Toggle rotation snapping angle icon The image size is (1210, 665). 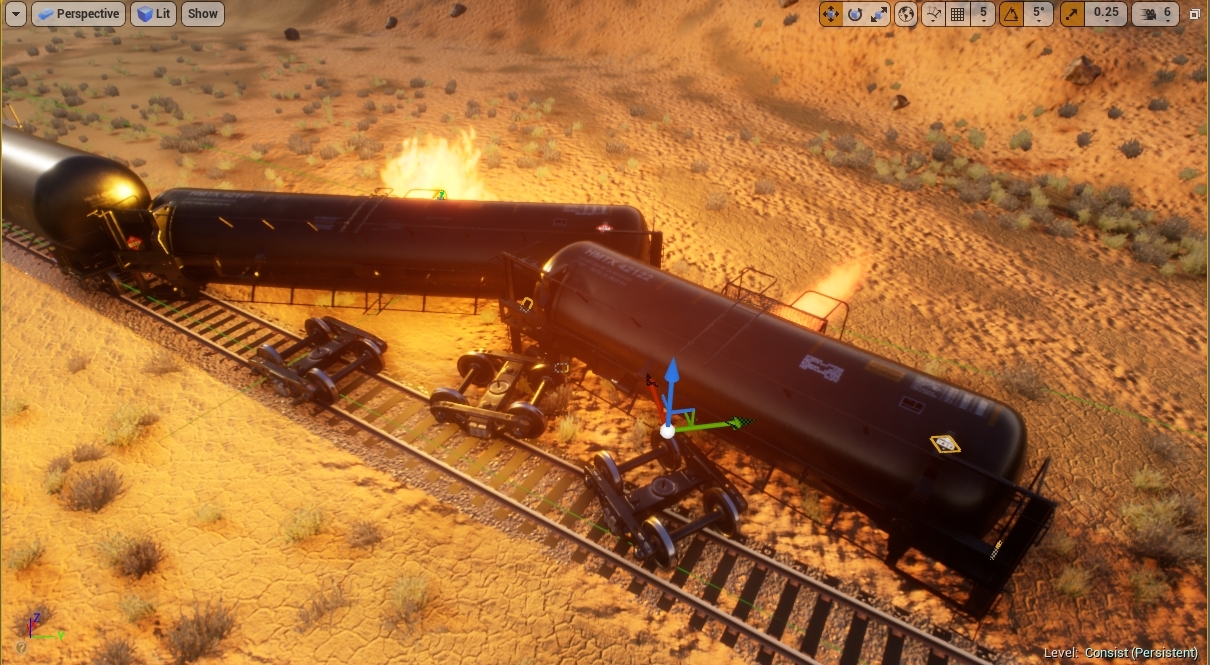1012,14
